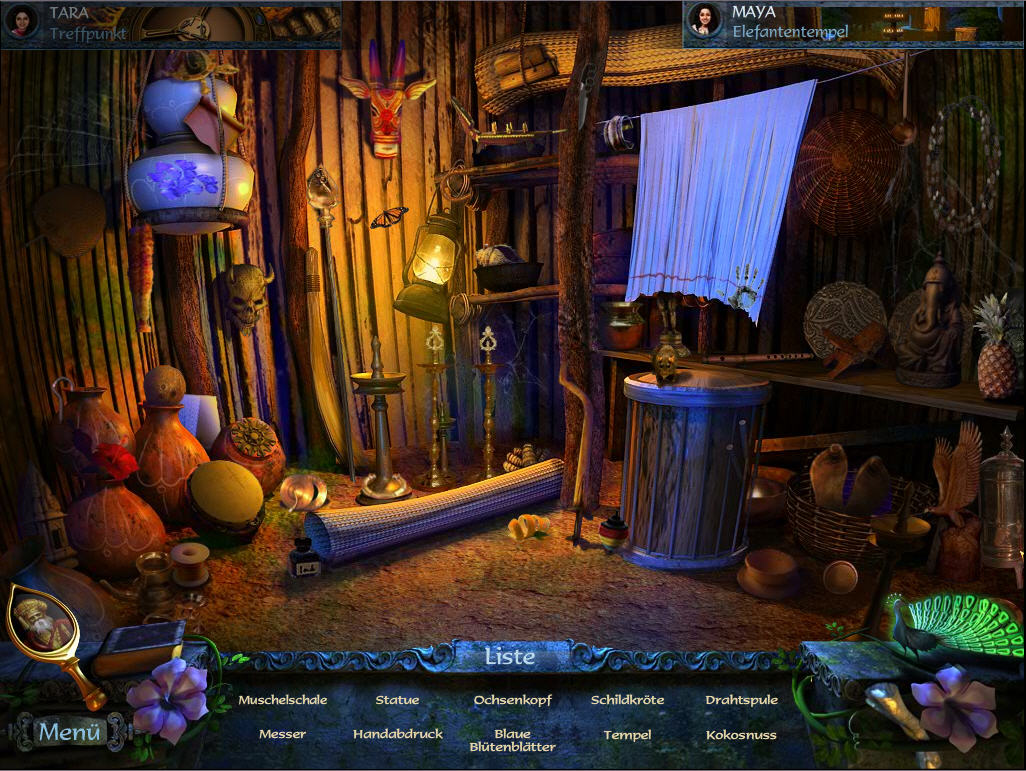Select Statue in the item list
The width and height of the screenshot is (1026, 771).
coord(397,700)
